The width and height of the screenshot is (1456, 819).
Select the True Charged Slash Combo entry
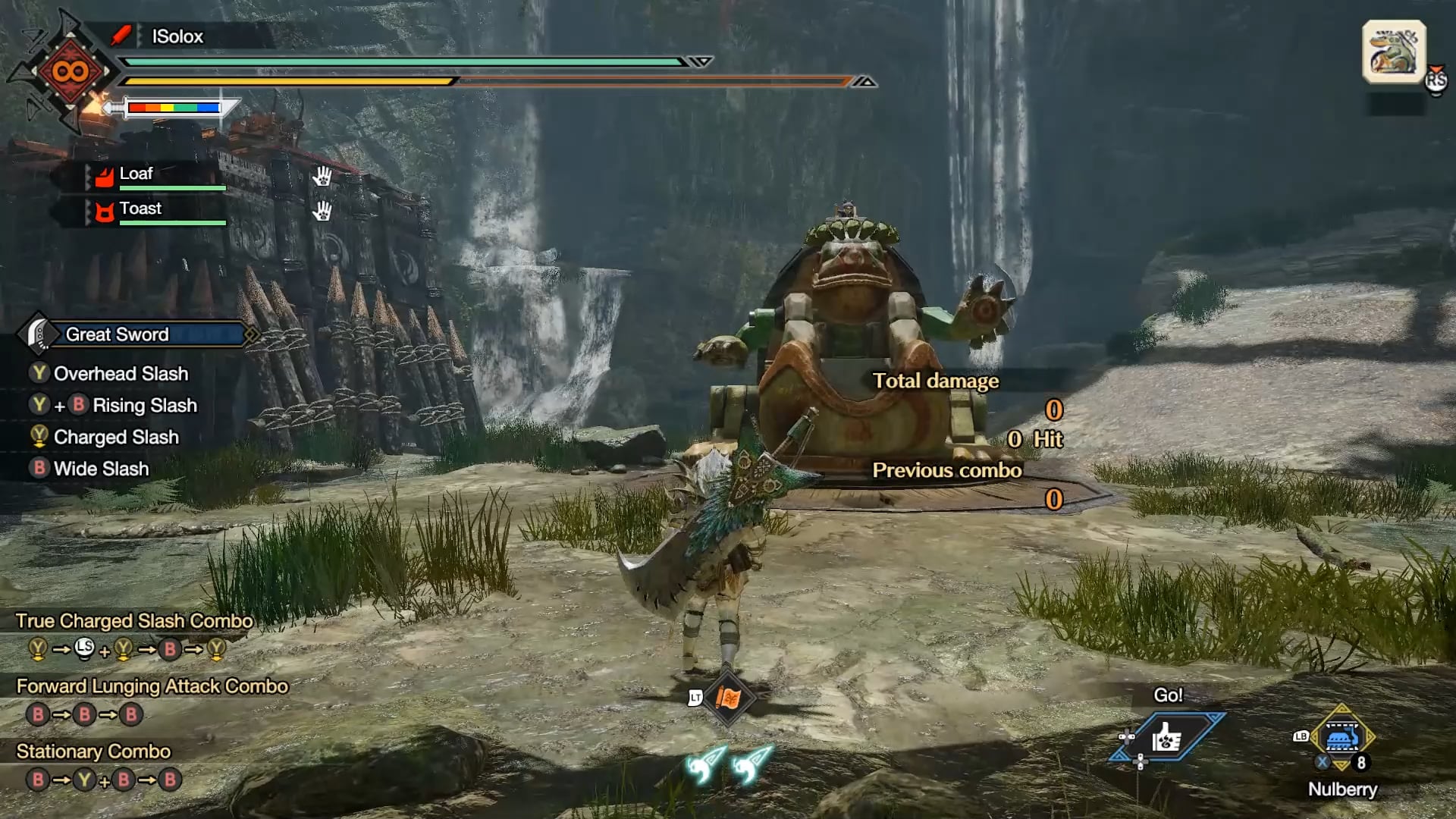point(134,621)
